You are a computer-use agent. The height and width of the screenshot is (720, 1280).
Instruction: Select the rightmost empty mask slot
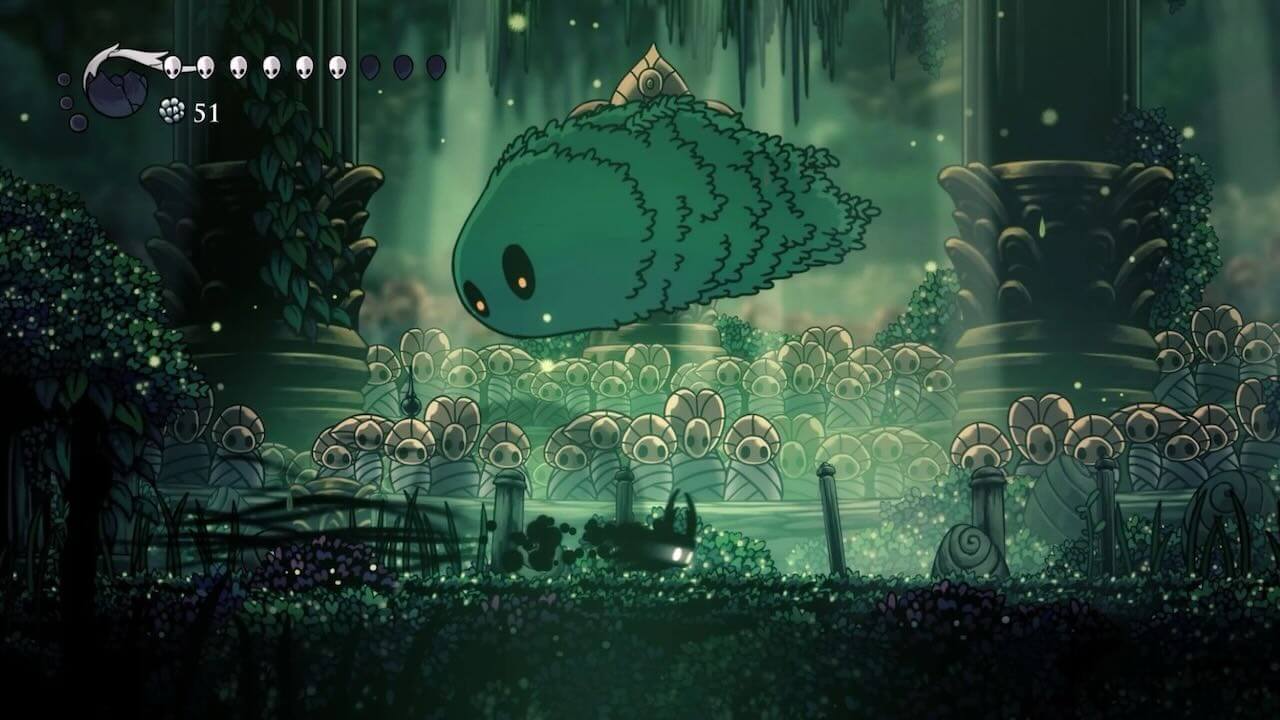(434, 67)
